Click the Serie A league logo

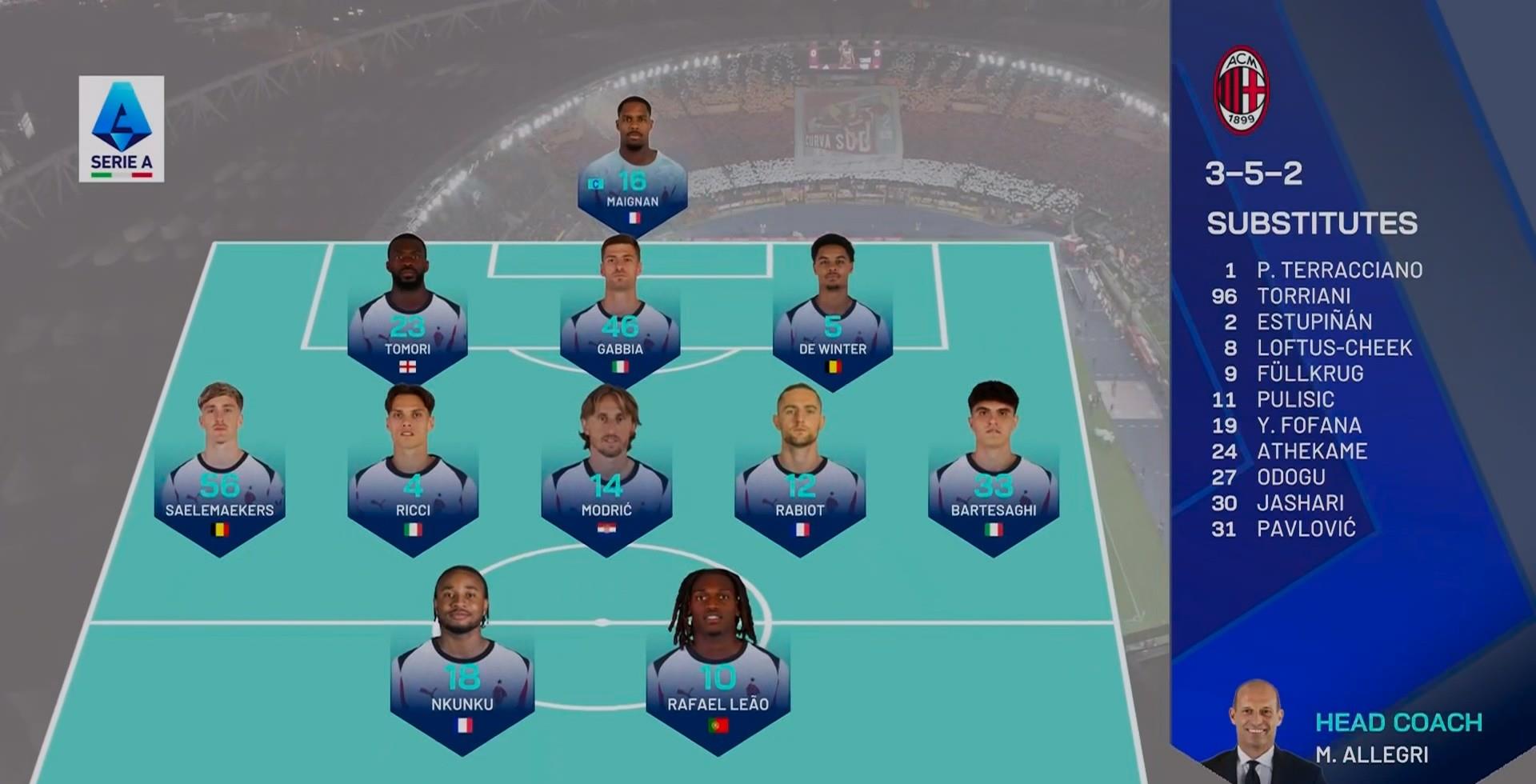pyautogui.click(x=122, y=128)
